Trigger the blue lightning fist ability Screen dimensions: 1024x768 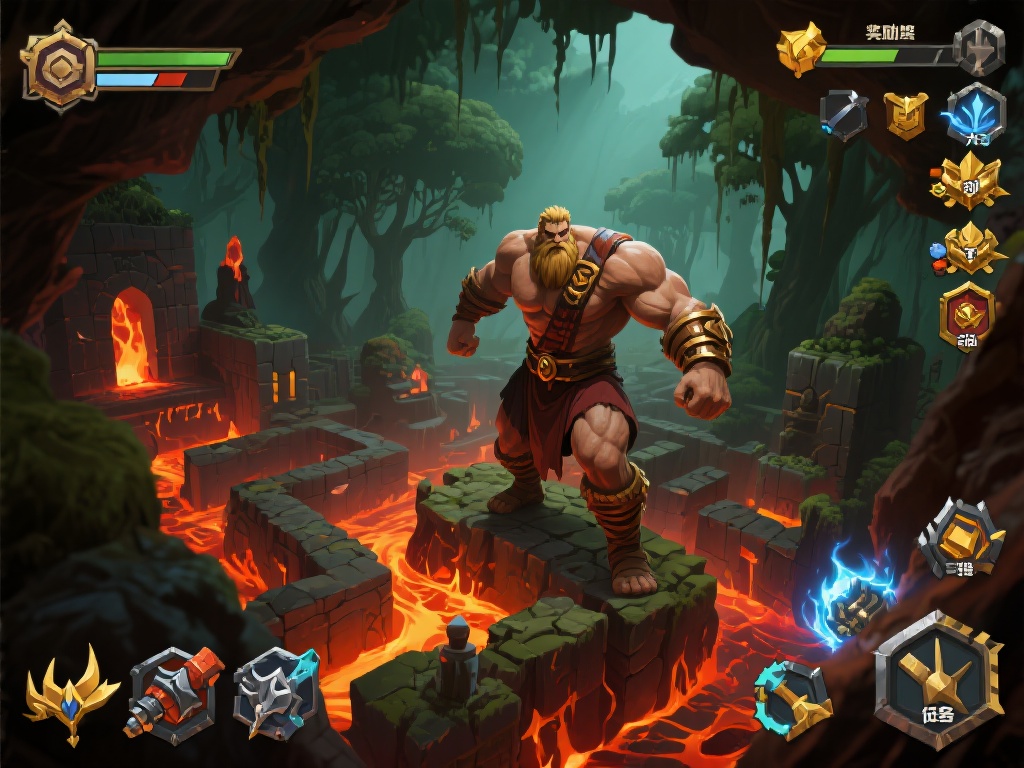pyautogui.click(x=853, y=598)
